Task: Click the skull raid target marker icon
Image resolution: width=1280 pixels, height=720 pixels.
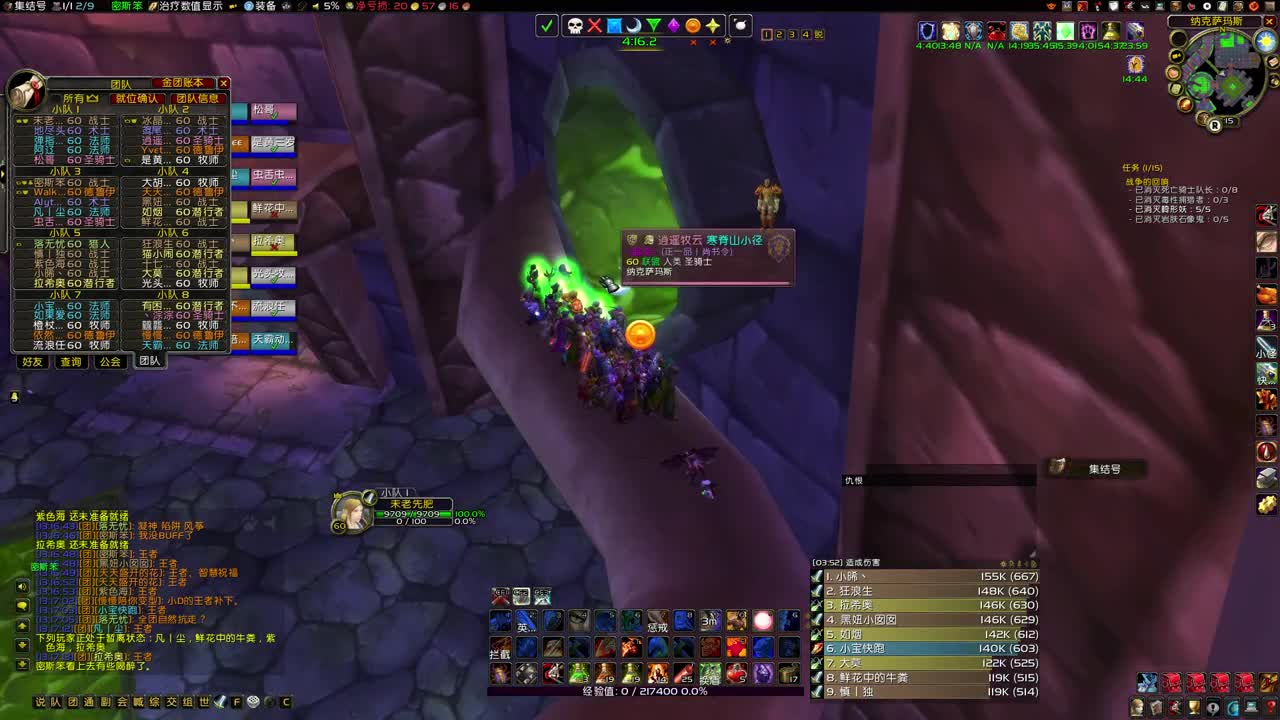Action: [575, 25]
